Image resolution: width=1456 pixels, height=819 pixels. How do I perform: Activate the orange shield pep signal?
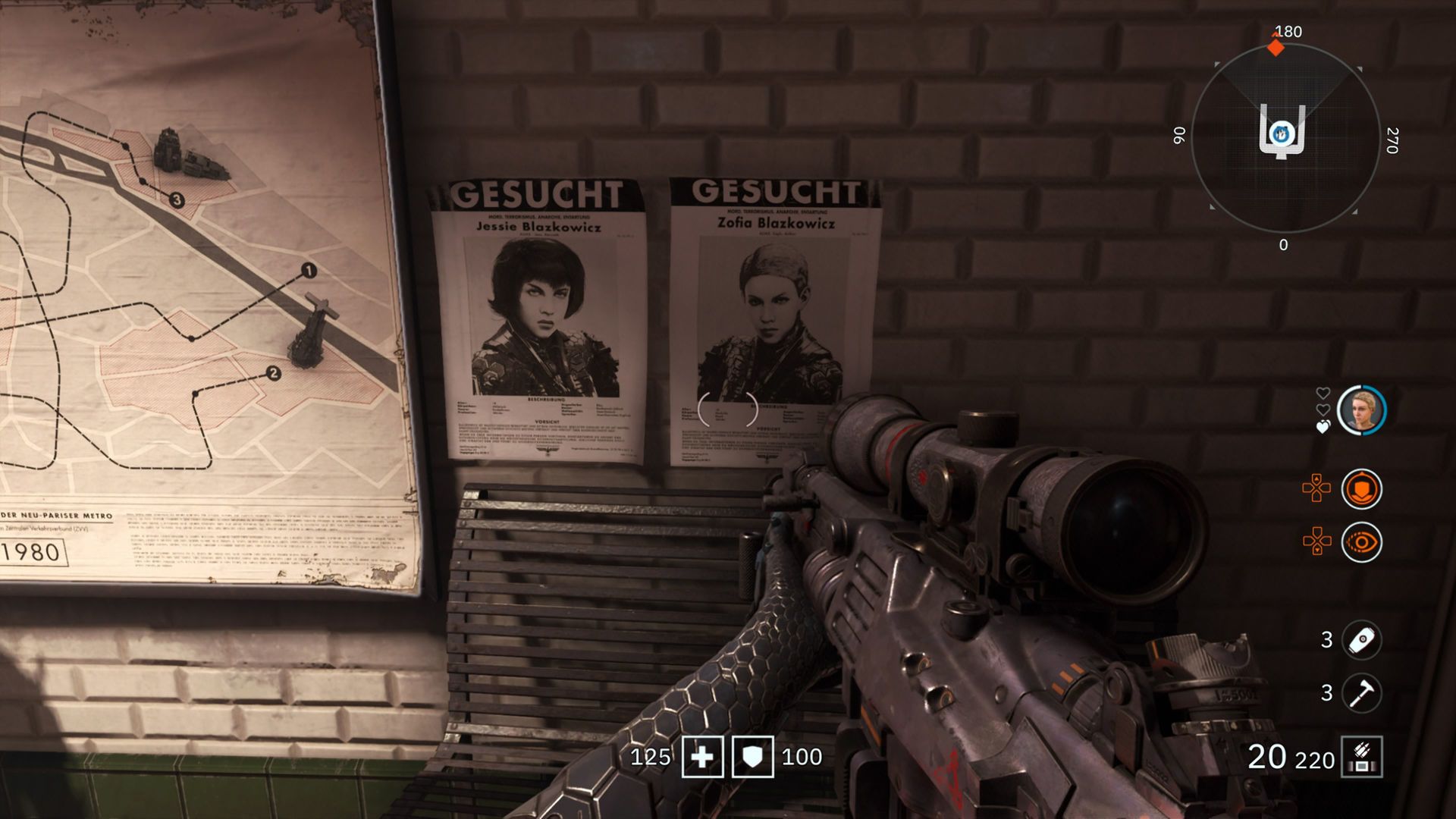point(1361,489)
